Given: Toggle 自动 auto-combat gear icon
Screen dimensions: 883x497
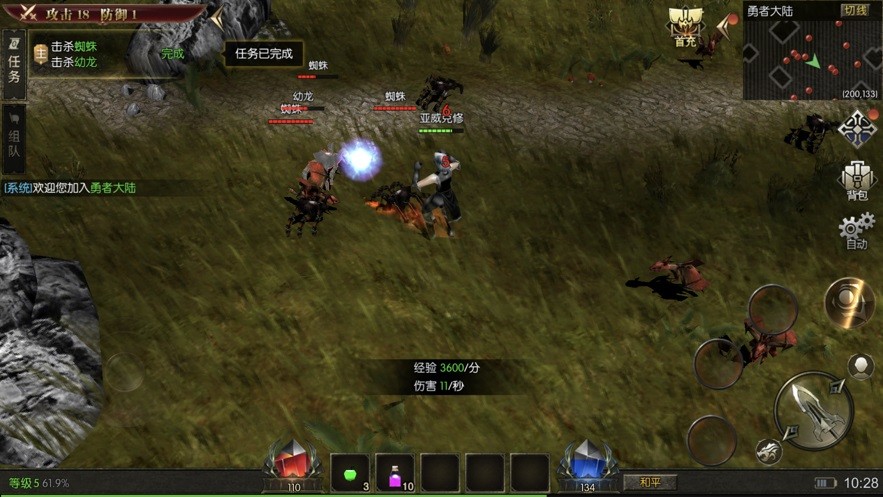Looking at the screenshot, I should 857,230.
